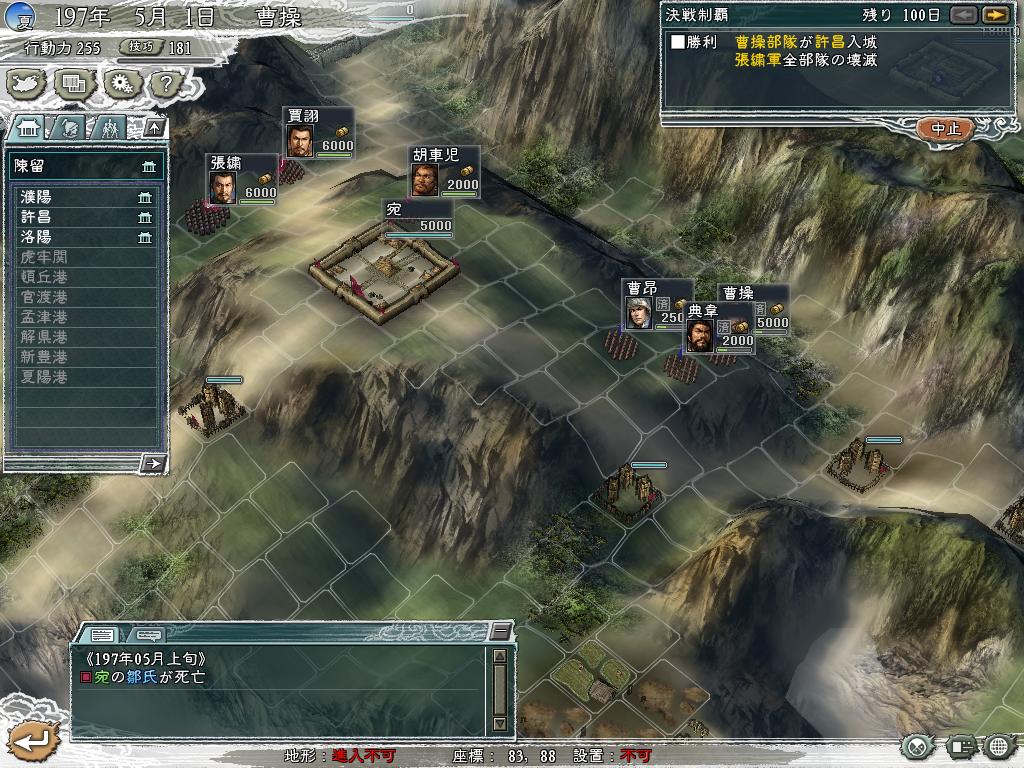Minimize the message log panel
This screenshot has width=1024, height=768.
(x=500, y=632)
